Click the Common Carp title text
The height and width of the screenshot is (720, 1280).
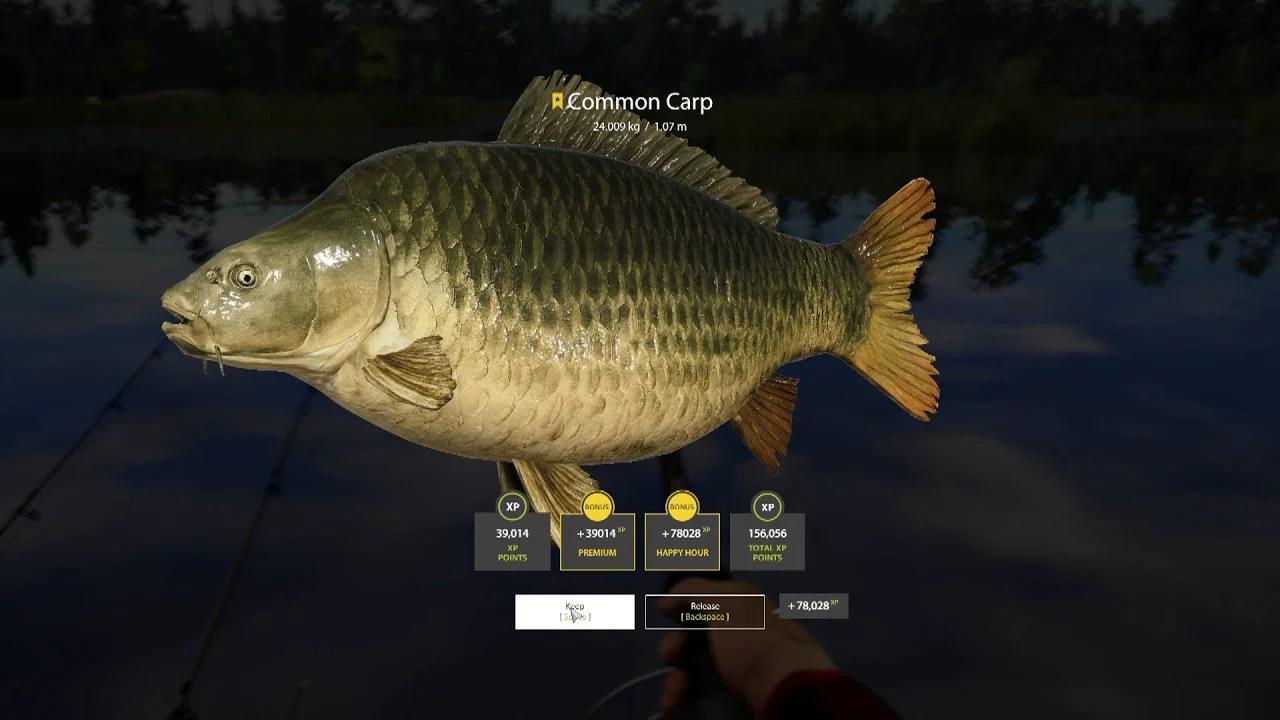pos(641,102)
